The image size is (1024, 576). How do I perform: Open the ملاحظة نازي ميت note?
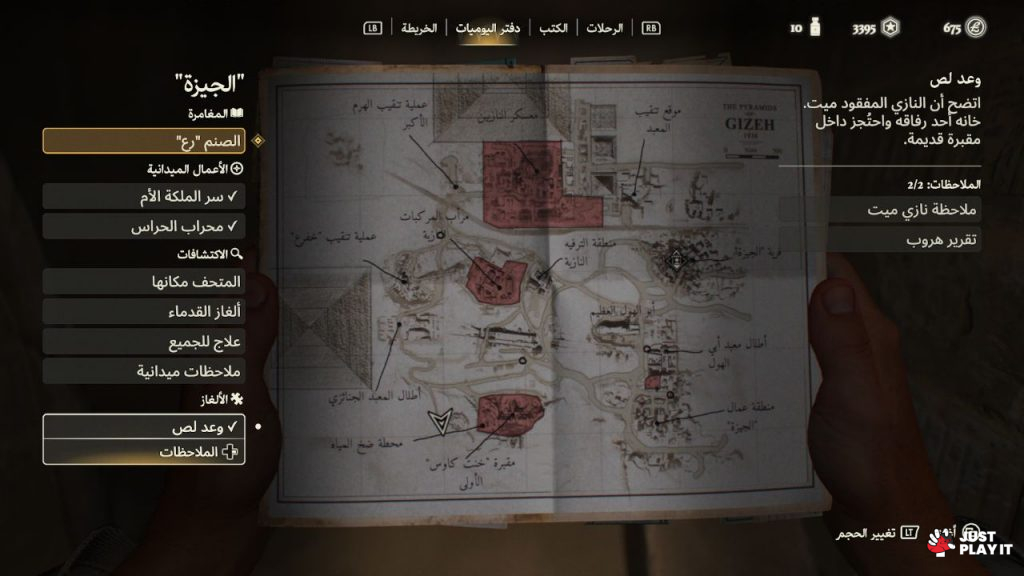click(880, 209)
